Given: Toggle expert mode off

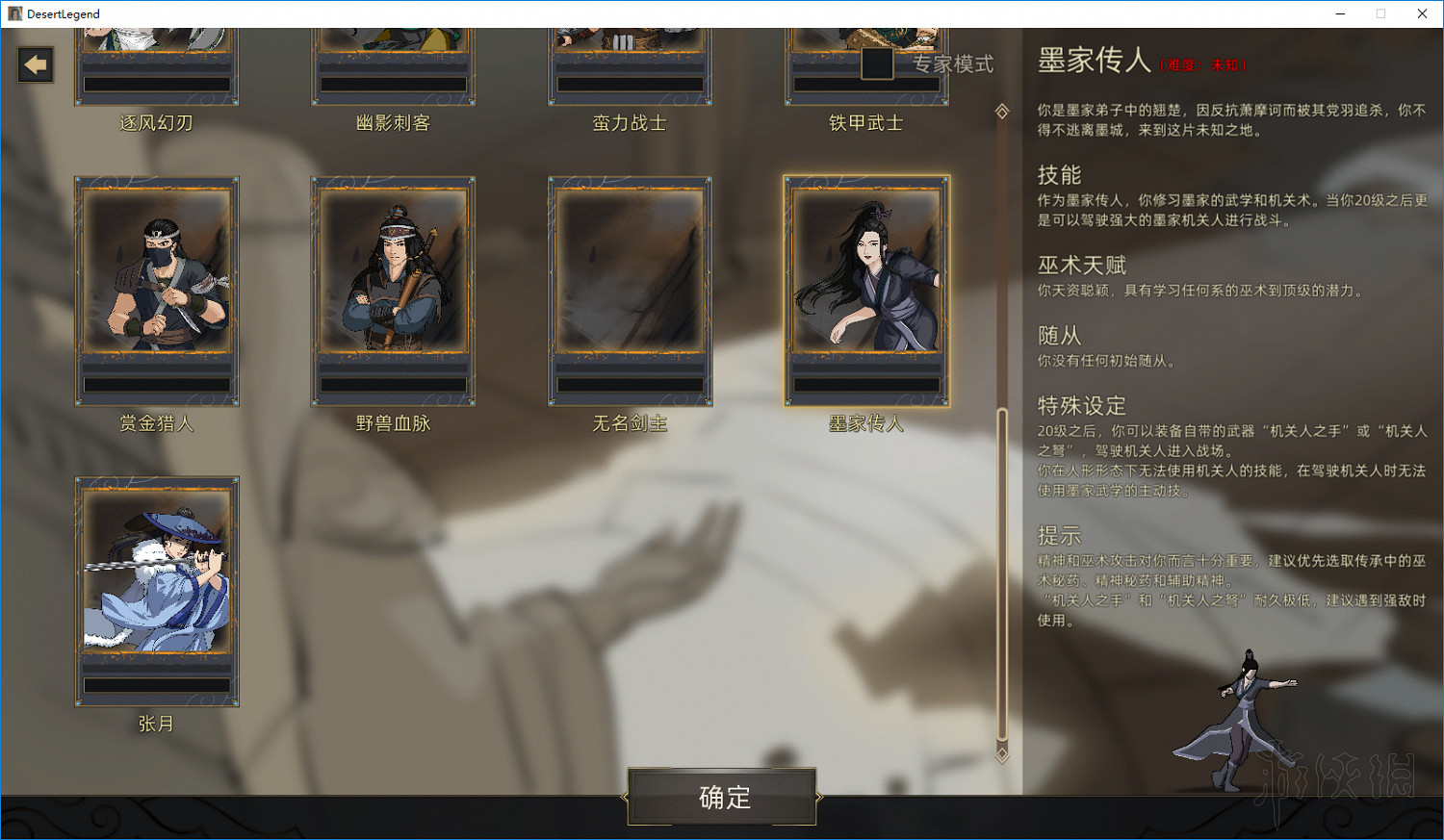Looking at the screenshot, I should click(877, 64).
